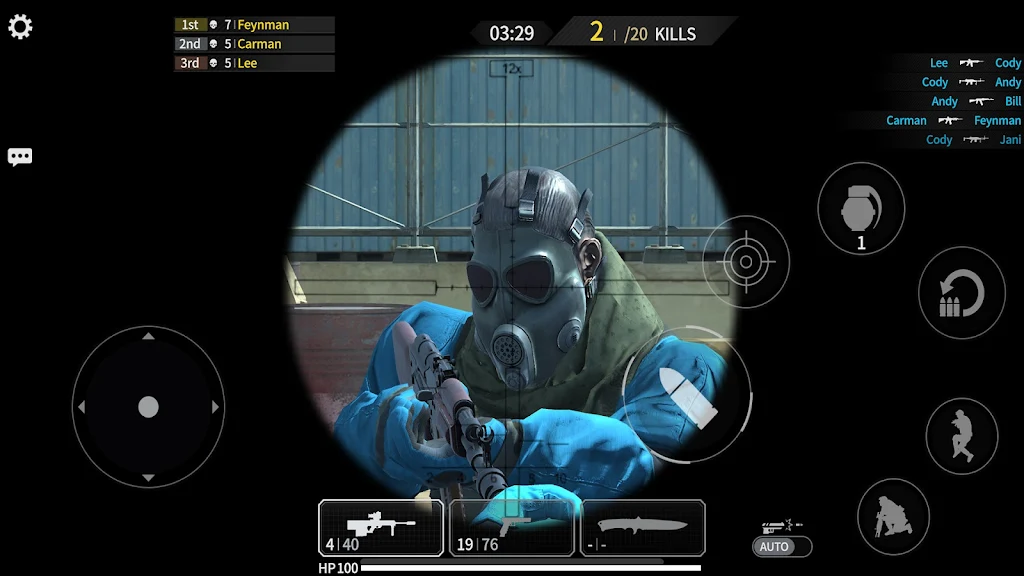1024x576 pixels.
Task: Select the sniper rifle weapon slot
Action: 381,528
